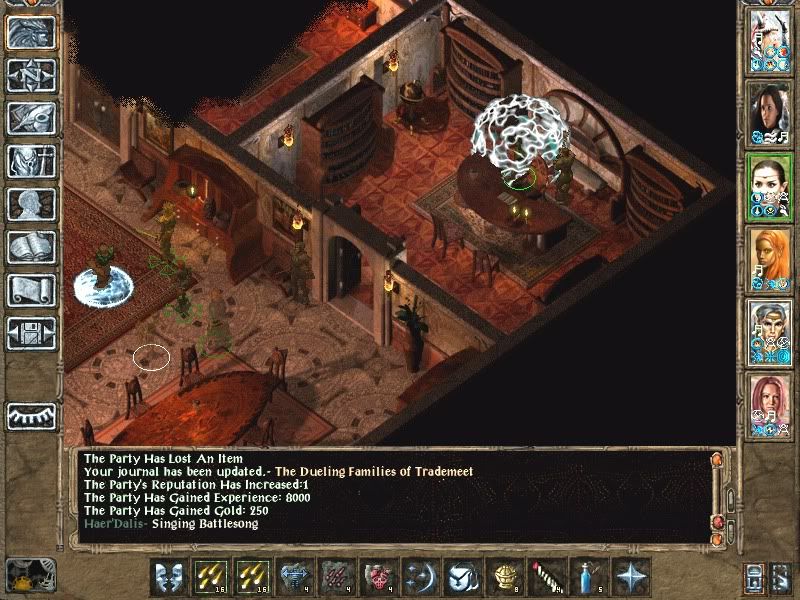Open the mage spellbook button
This screenshot has width=800, height=600.
click(x=31, y=247)
